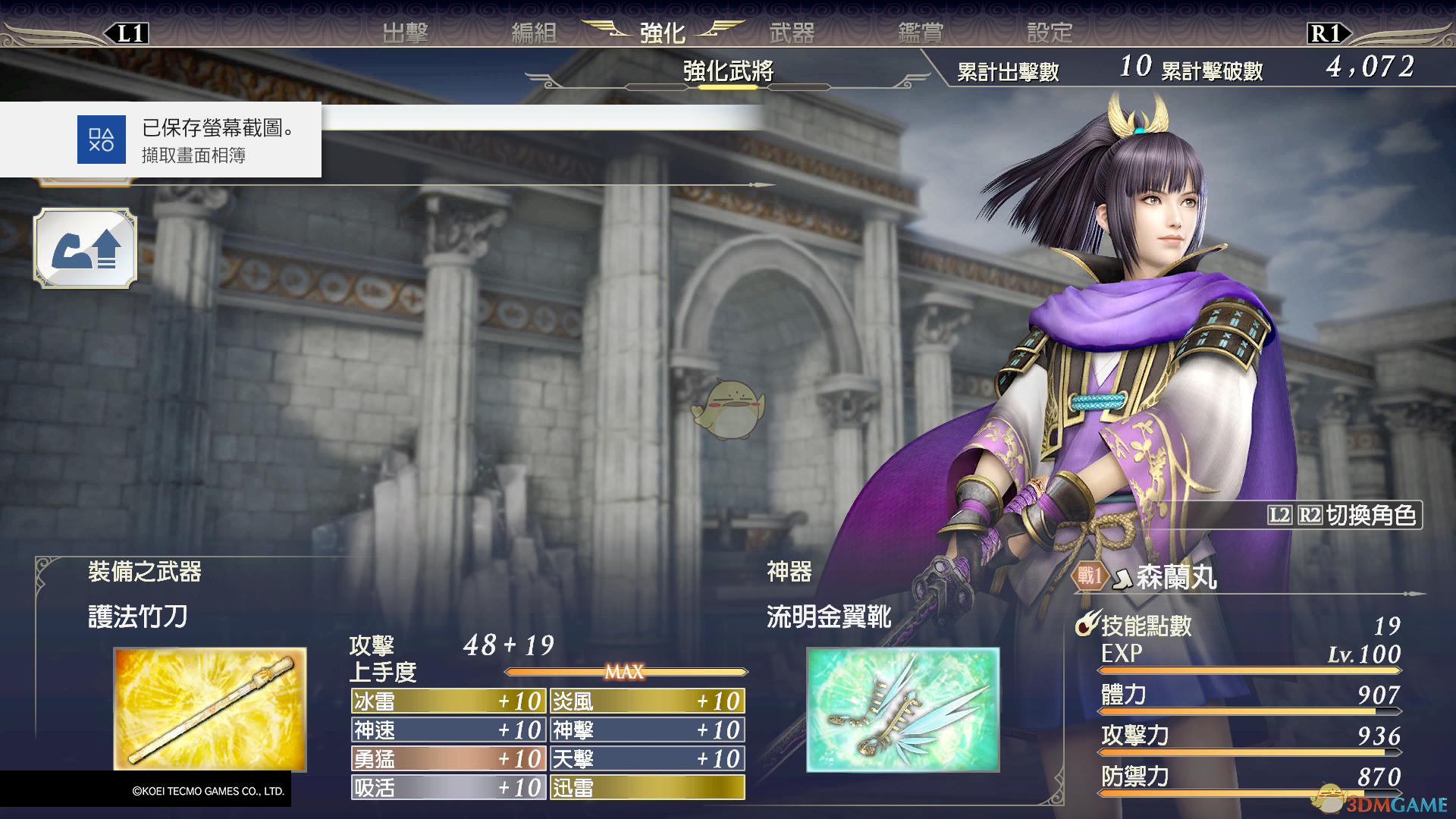Select the 護法竹刀 weapon thumbnail
The height and width of the screenshot is (819, 1456).
[x=210, y=709]
